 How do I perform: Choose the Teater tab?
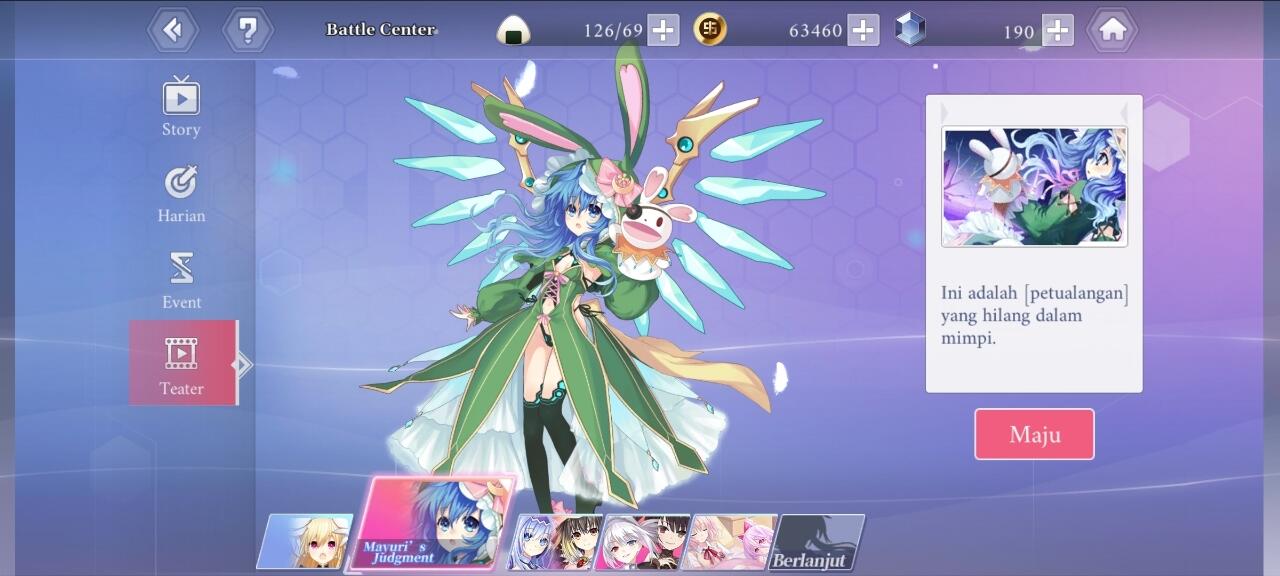click(182, 363)
